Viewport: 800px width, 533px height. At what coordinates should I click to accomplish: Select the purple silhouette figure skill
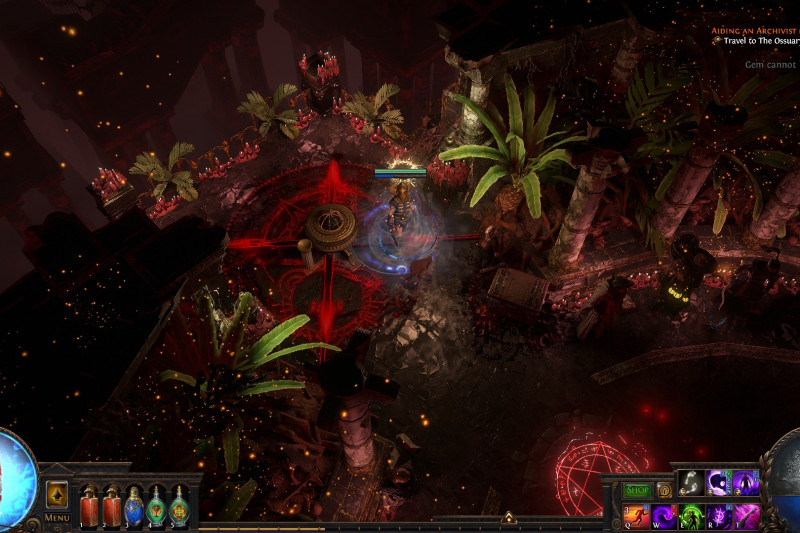(x=746, y=483)
